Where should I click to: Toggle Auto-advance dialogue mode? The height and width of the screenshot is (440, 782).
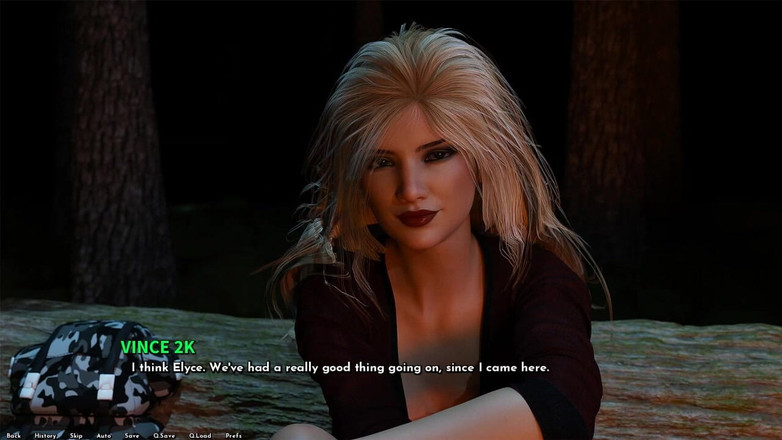click(104, 435)
